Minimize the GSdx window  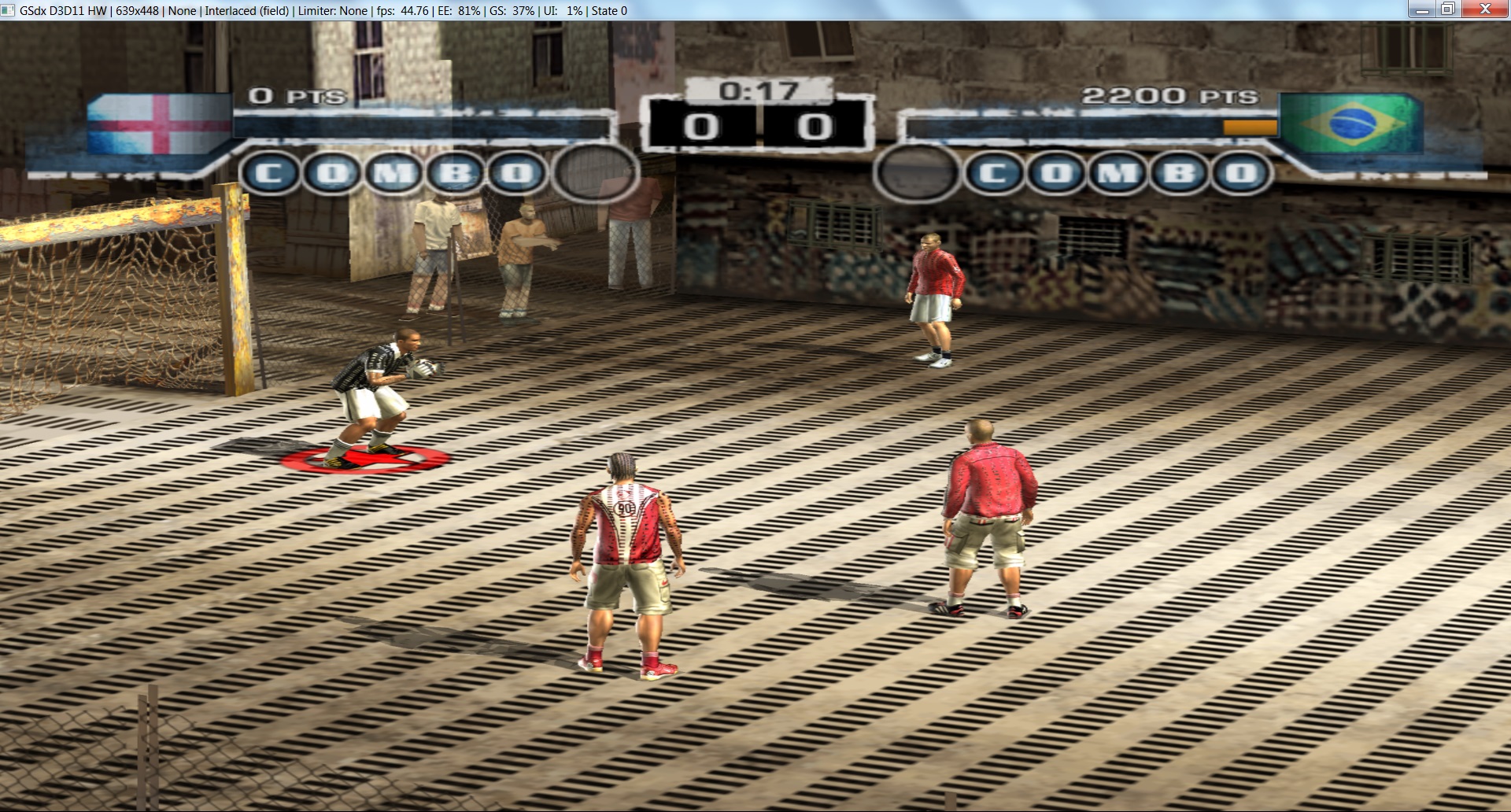coord(1422,9)
